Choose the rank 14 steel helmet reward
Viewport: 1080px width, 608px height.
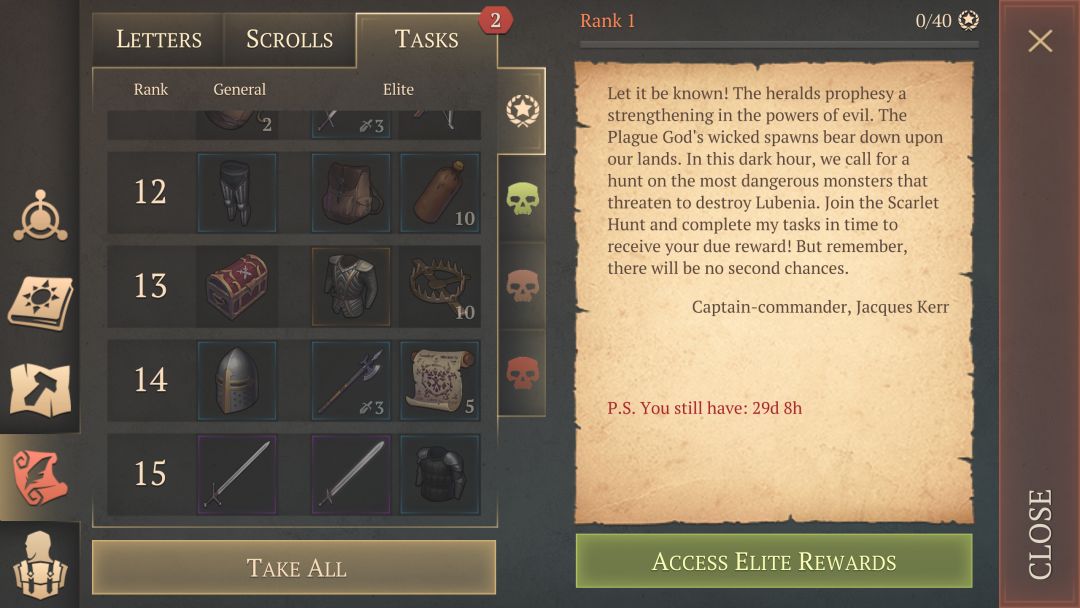click(237, 380)
